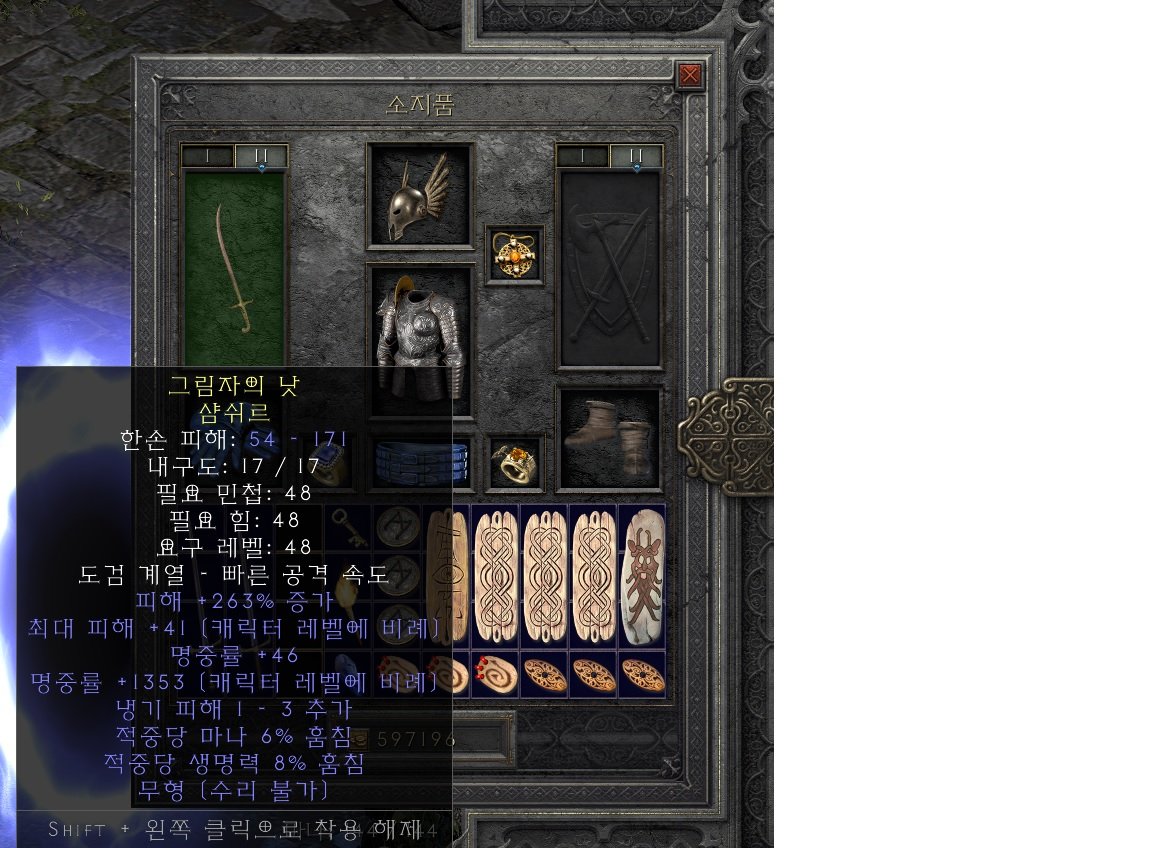Choose weapon set II above the sword
The width and height of the screenshot is (1152, 848).
coord(261,156)
